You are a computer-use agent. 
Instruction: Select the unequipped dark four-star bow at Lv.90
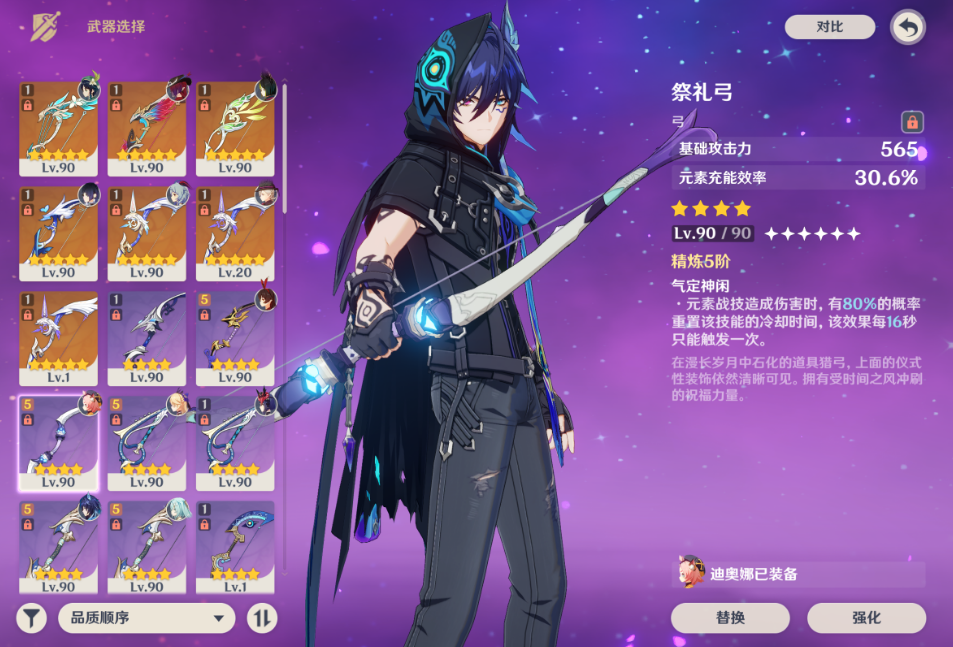coord(147,337)
